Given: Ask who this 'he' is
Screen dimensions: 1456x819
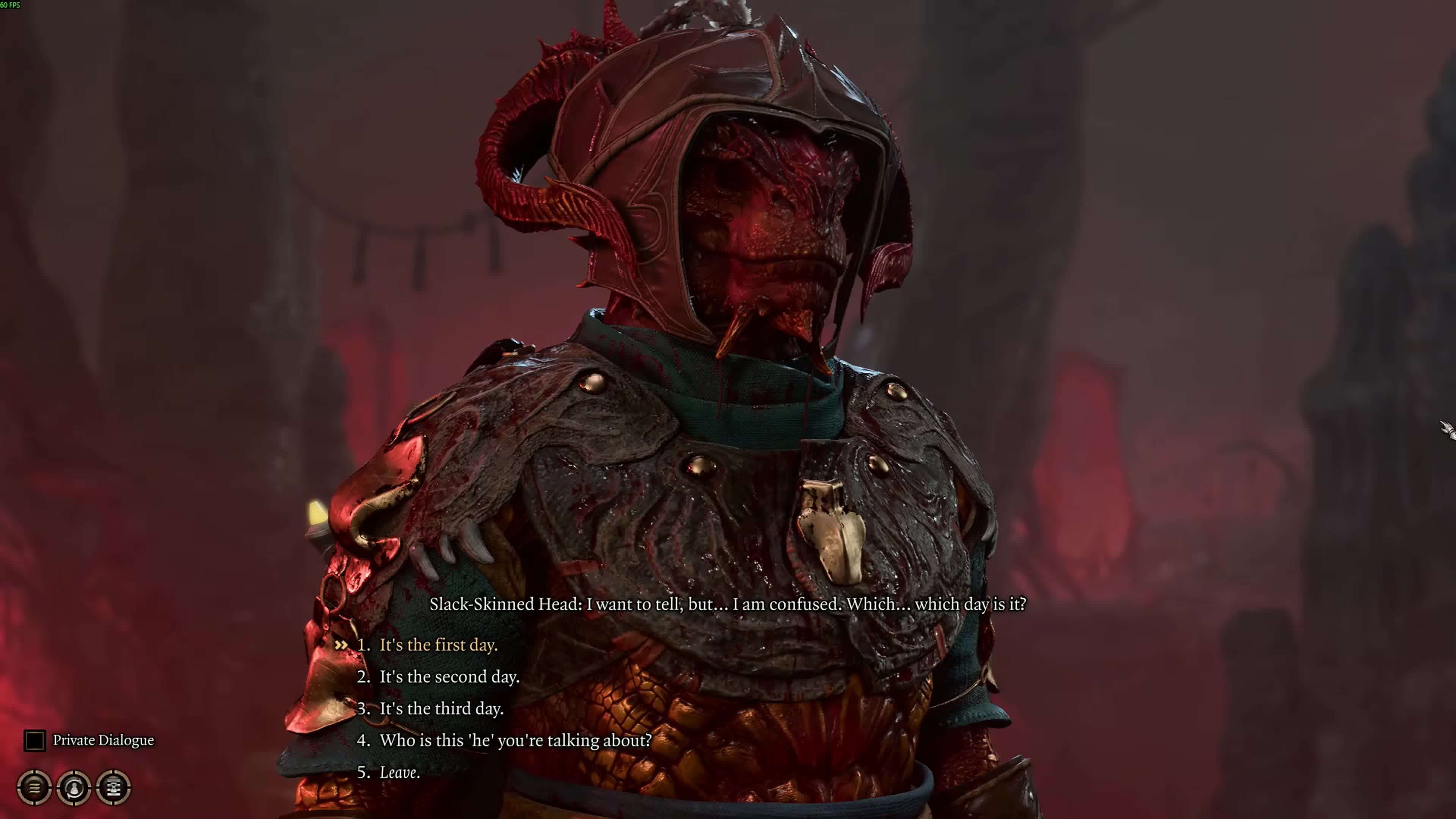Looking at the screenshot, I should 515,740.
